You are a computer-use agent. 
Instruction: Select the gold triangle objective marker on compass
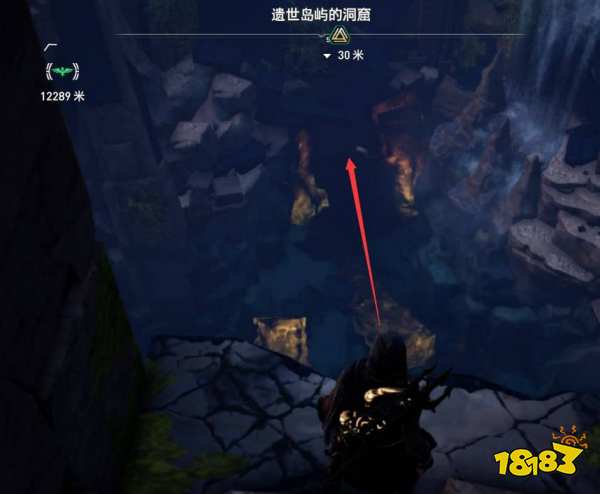point(339,35)
